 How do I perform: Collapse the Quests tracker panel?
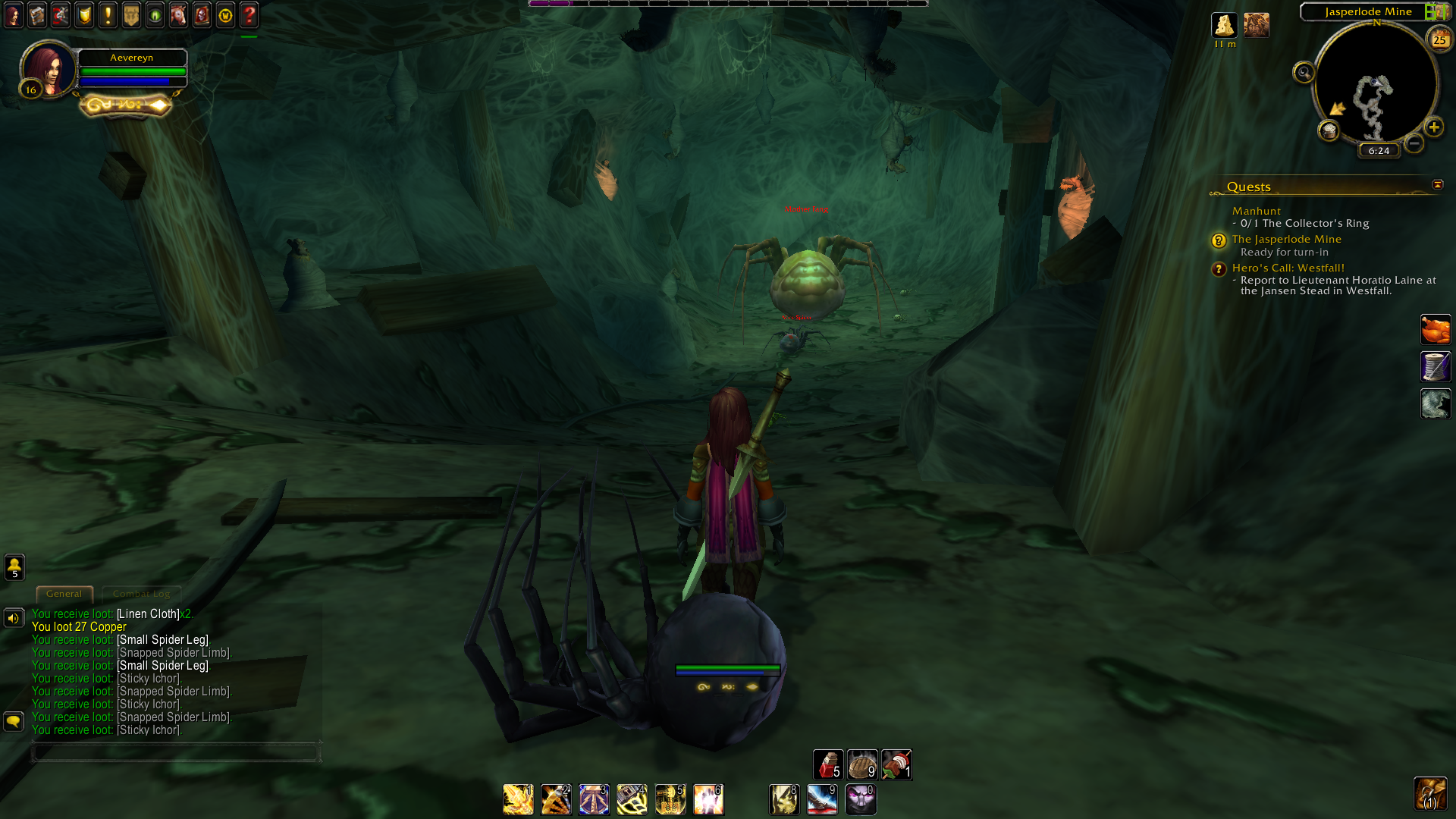coord(1437,185)
